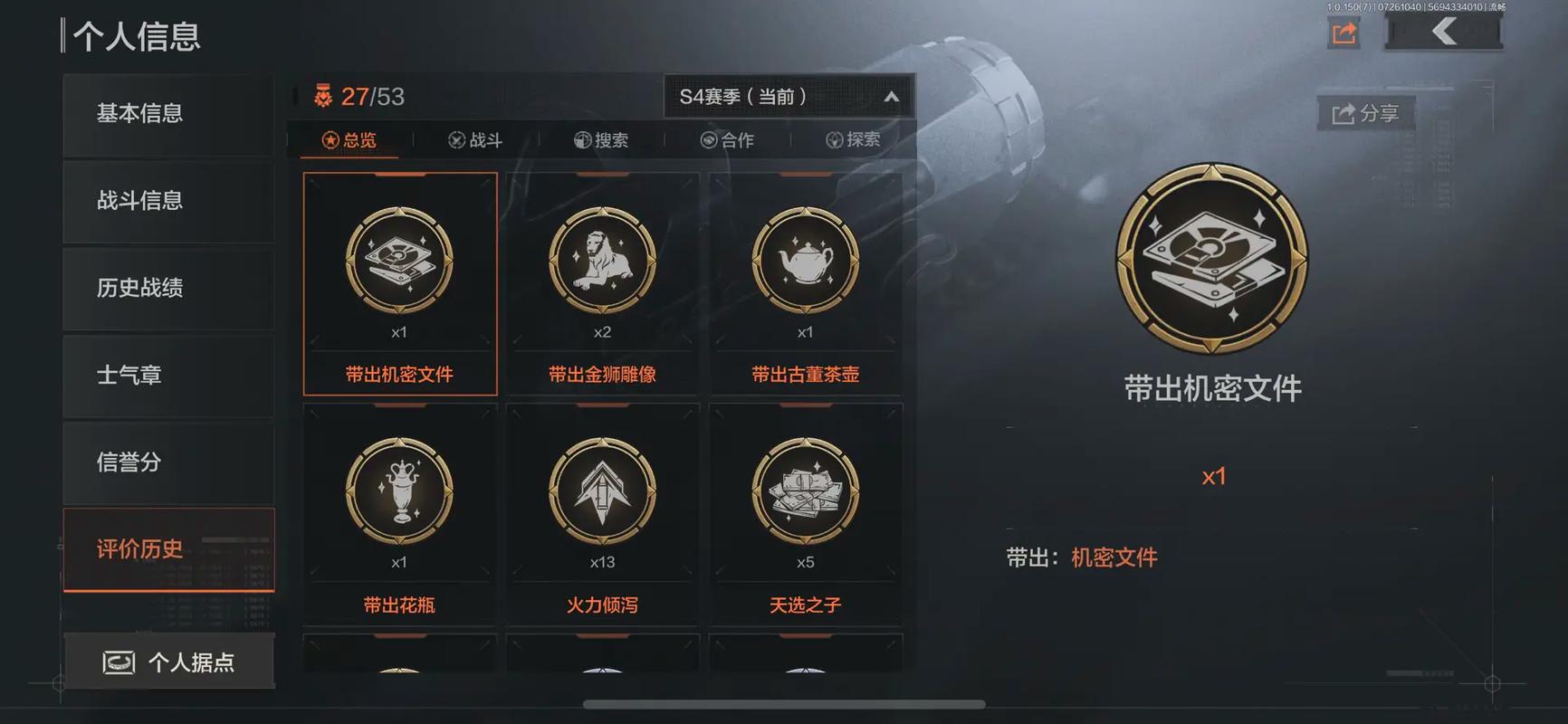
Task: Click the enlarged 带出机密文件 medal preview
Action: point(1213,258)
